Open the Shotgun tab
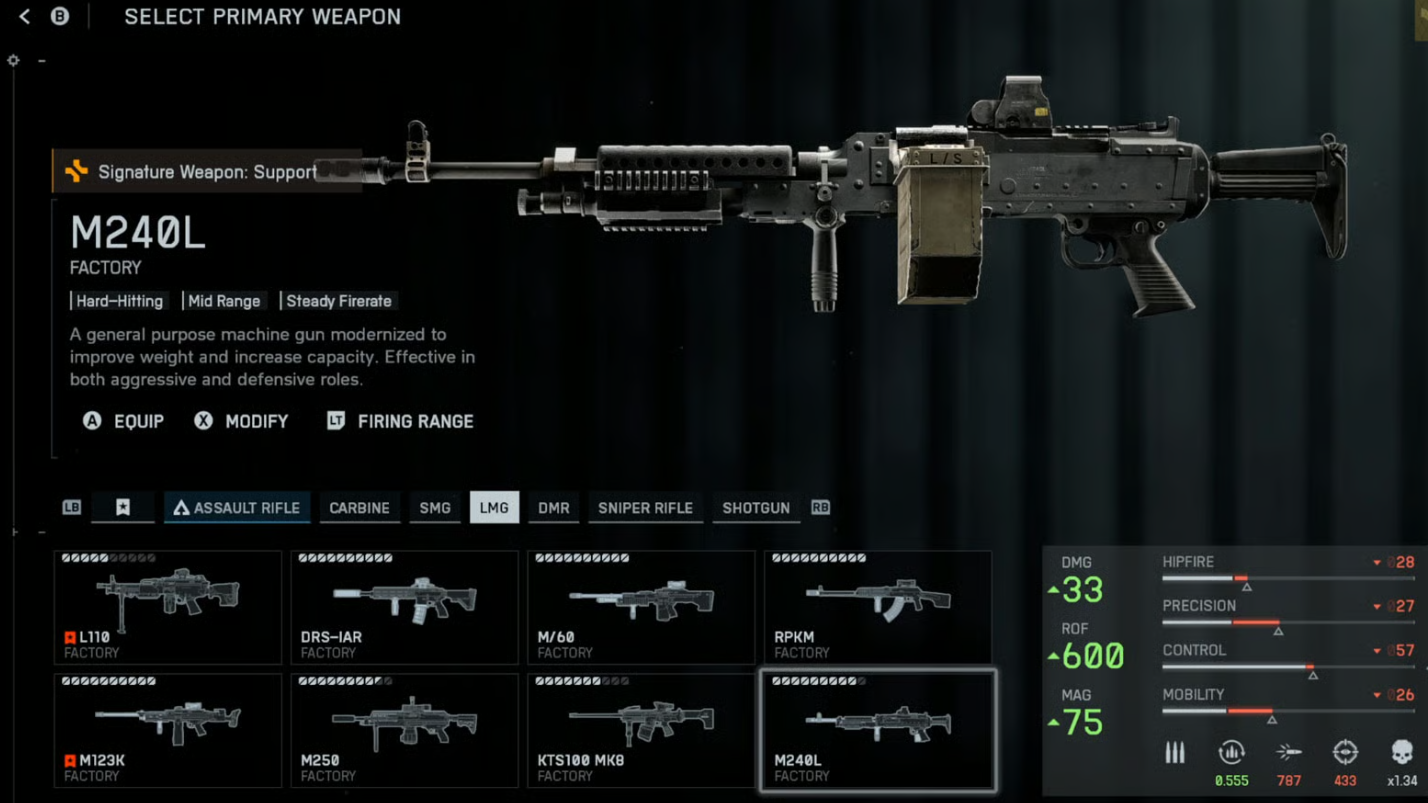This screenshot has height=803, width=1428. pos(756,508)
